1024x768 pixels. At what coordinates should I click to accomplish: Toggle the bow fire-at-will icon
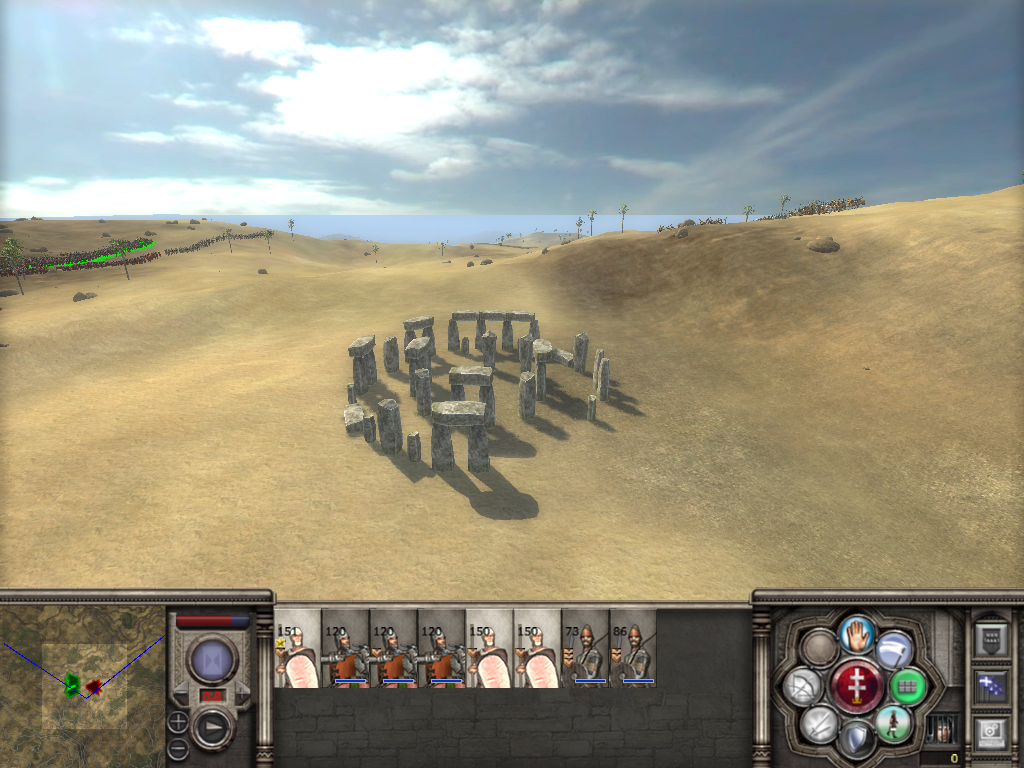[804, 686]
